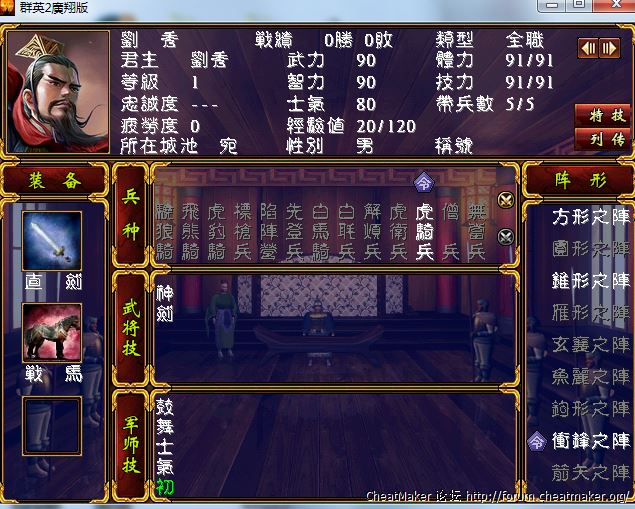The image size is (635, 509).
Task: Open the 列传 biography button
Action: point(604,139)
